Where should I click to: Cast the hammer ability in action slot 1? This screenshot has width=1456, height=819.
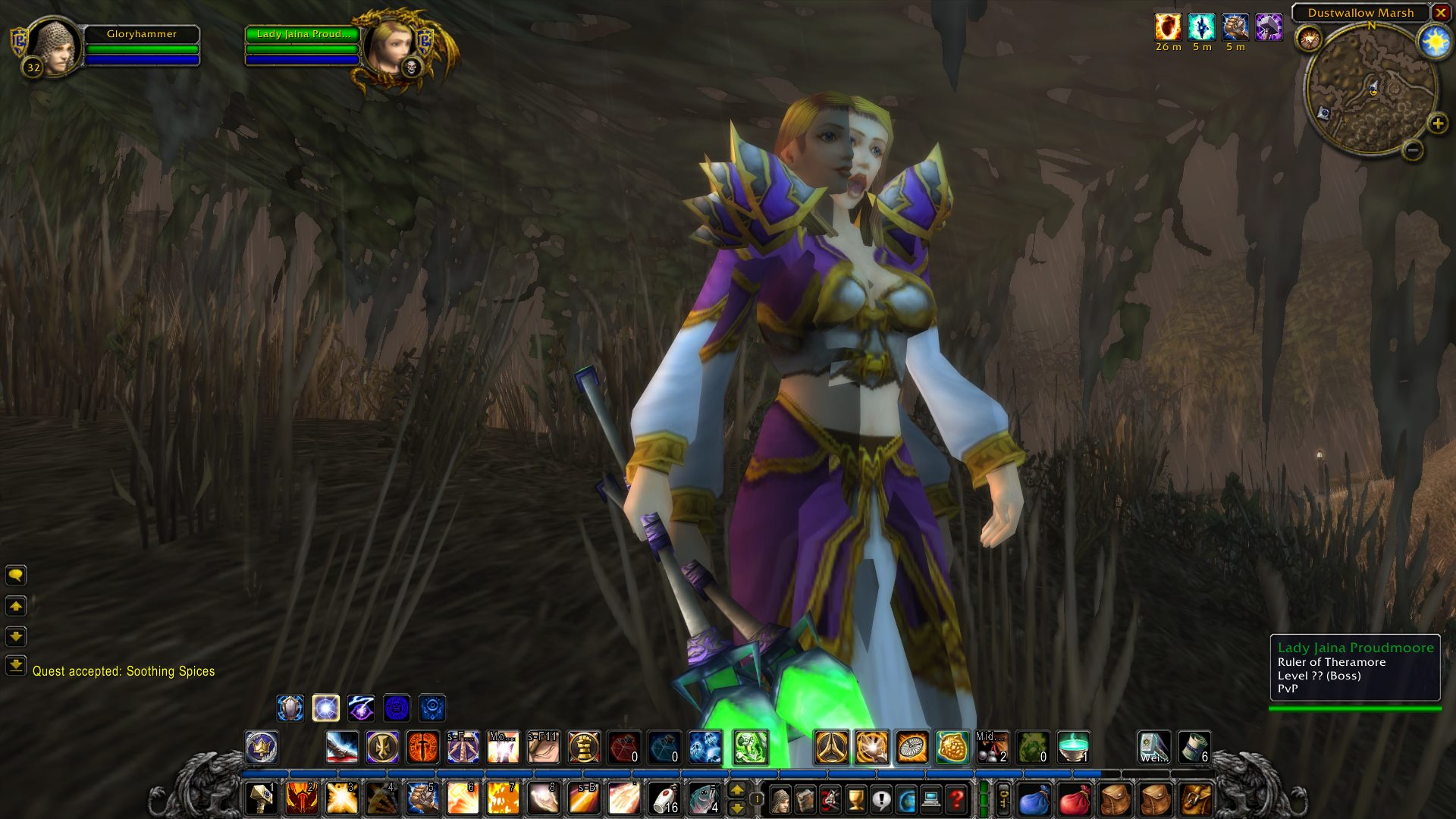coord(262,799)
